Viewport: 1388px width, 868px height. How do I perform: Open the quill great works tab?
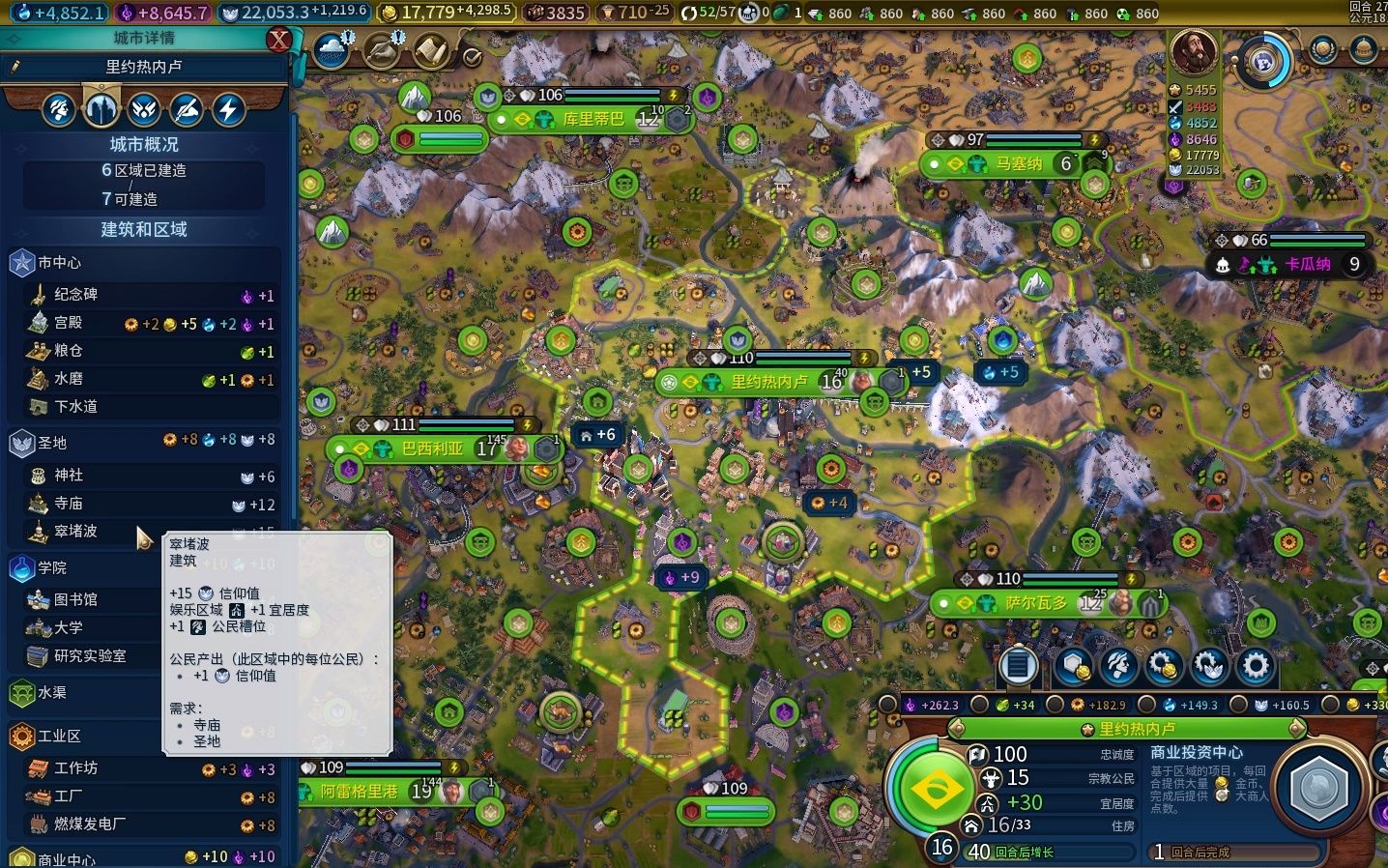pos(187,109)
